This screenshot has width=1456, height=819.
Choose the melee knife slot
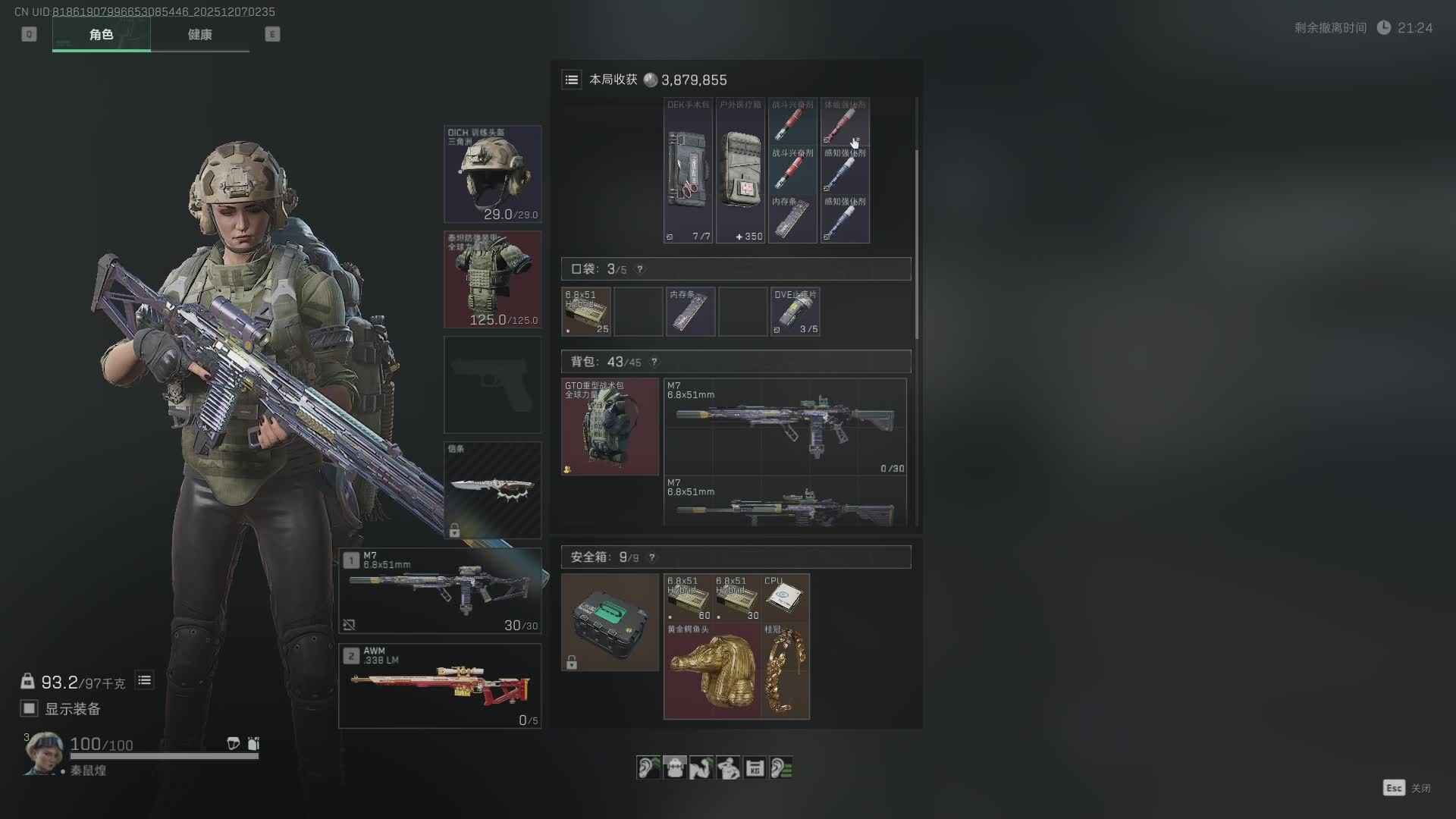492,490
